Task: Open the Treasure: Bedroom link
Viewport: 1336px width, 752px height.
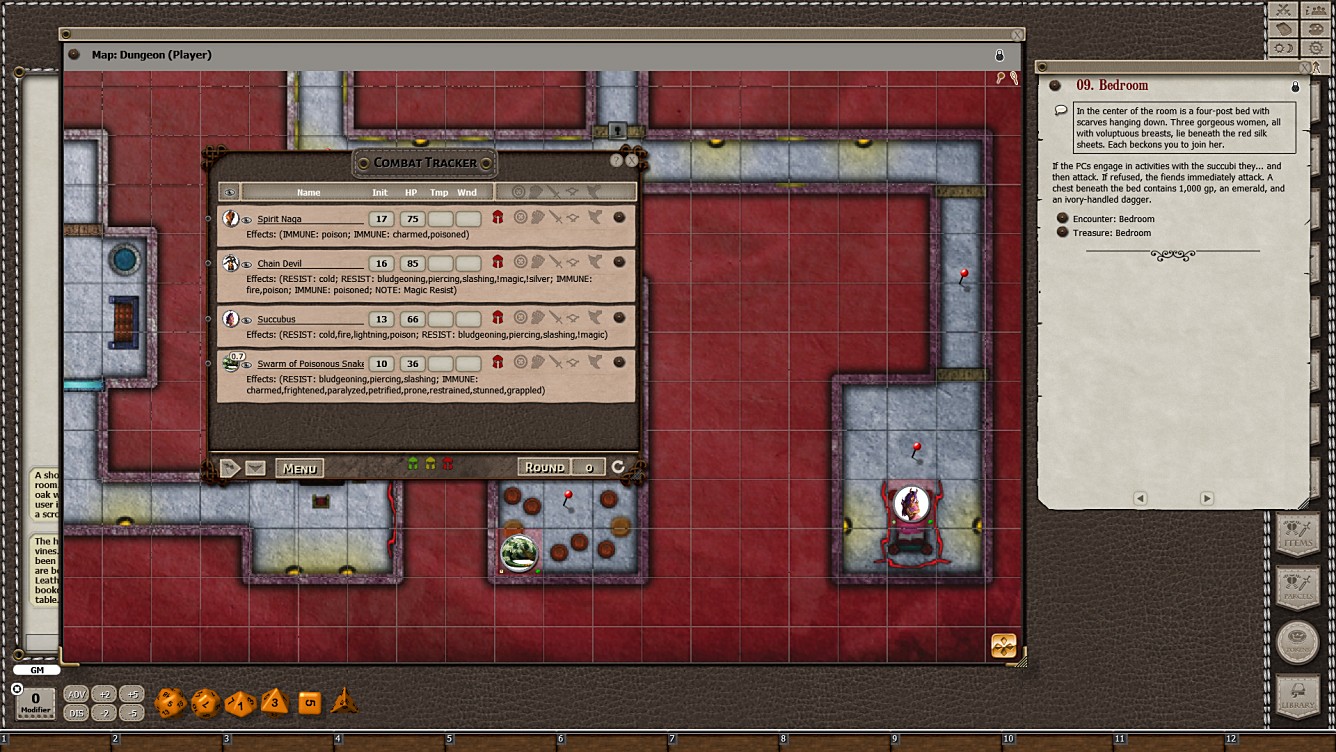Action: click(1110, 231)
